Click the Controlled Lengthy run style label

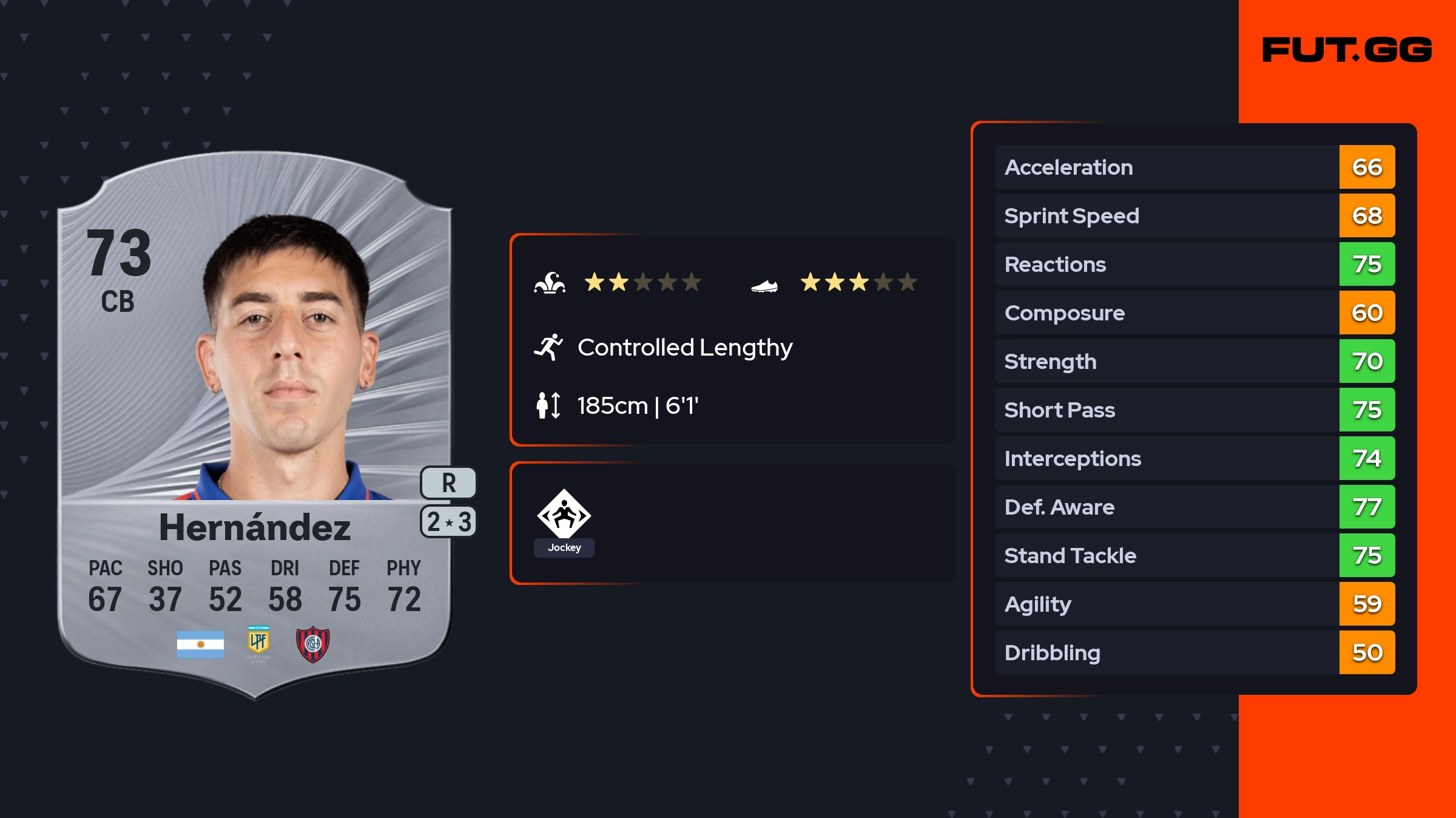click(684, 348)
